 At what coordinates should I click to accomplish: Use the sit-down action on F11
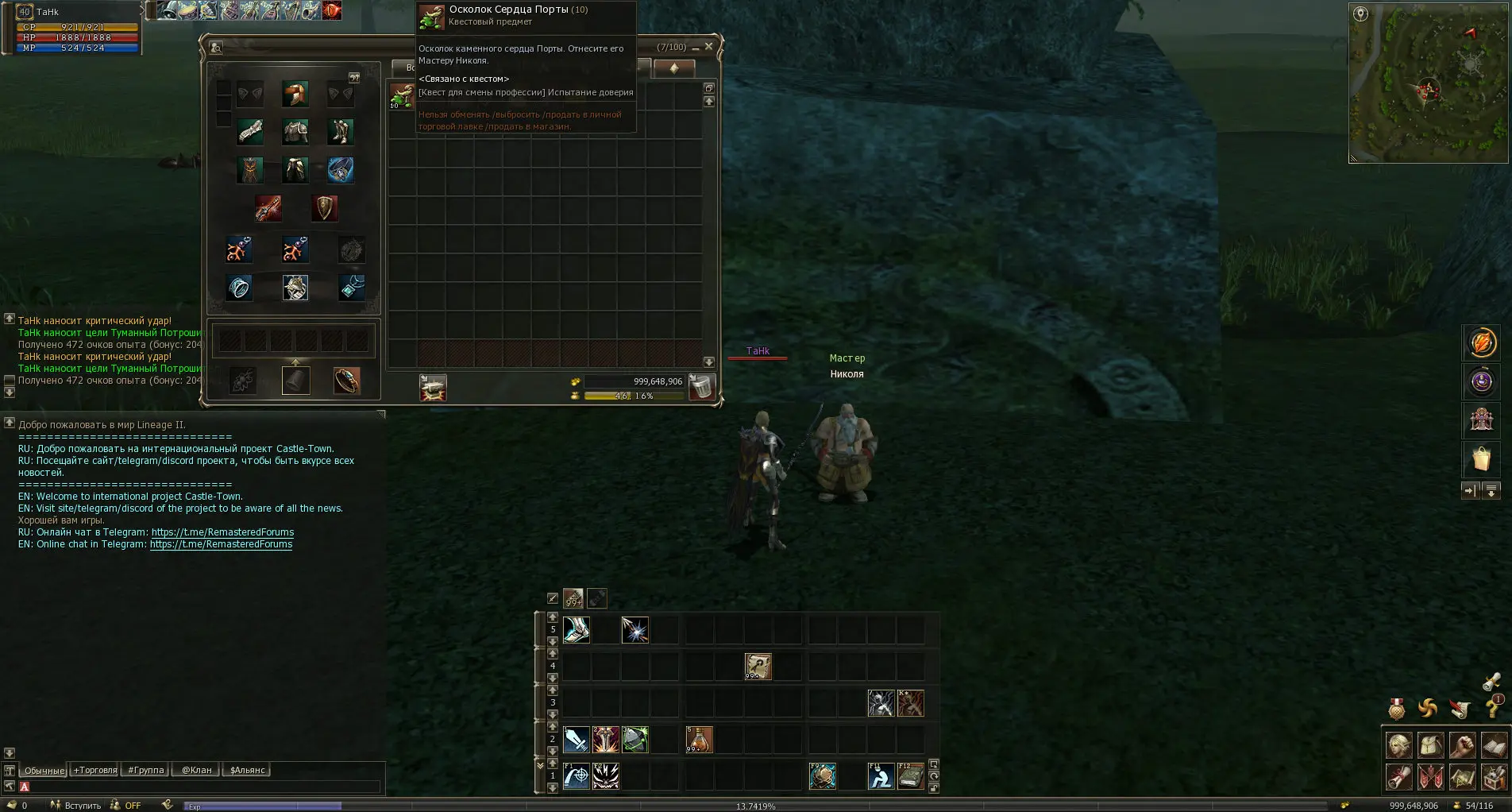coord(881,775)
